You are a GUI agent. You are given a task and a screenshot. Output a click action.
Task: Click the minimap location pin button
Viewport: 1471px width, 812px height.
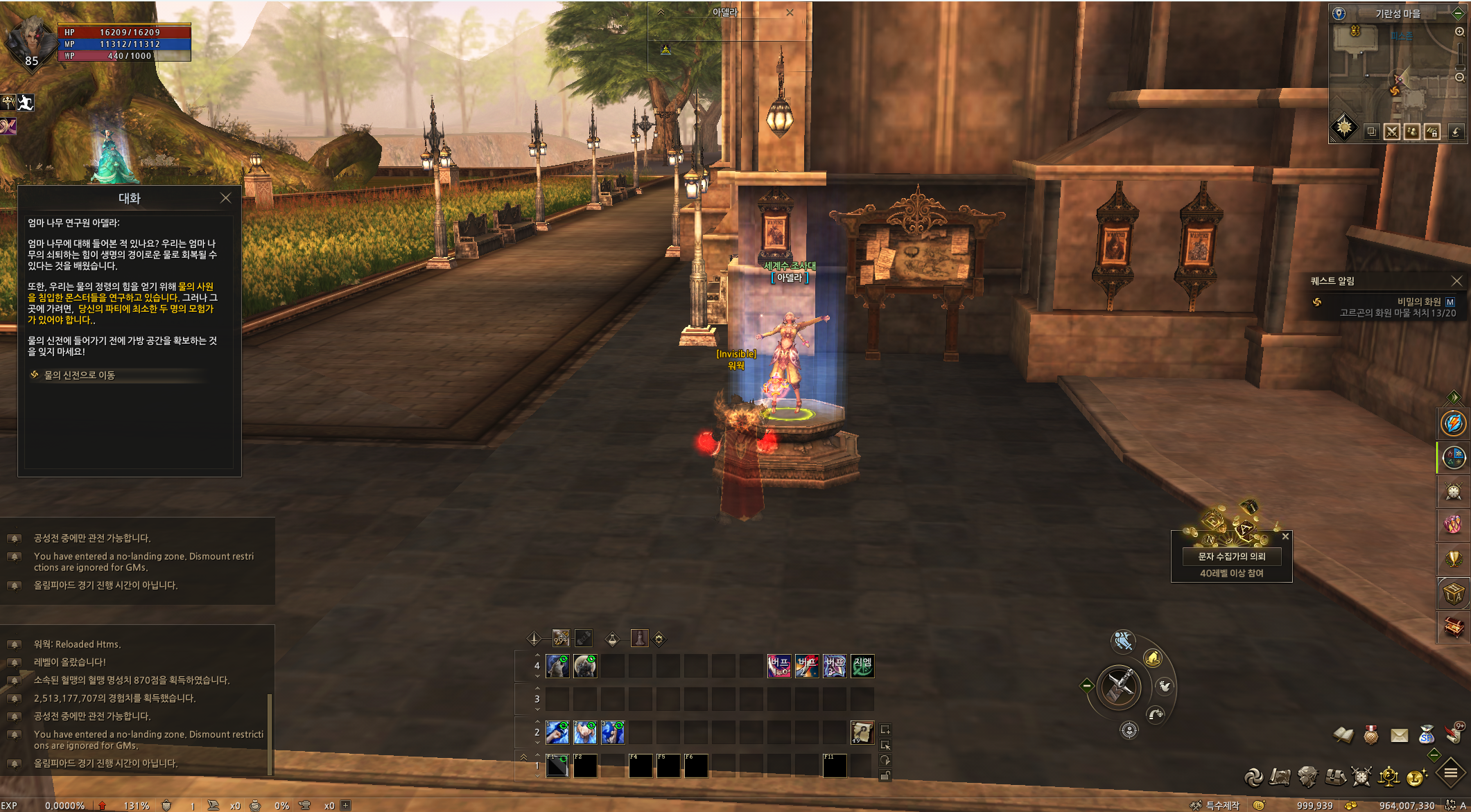1339,13
